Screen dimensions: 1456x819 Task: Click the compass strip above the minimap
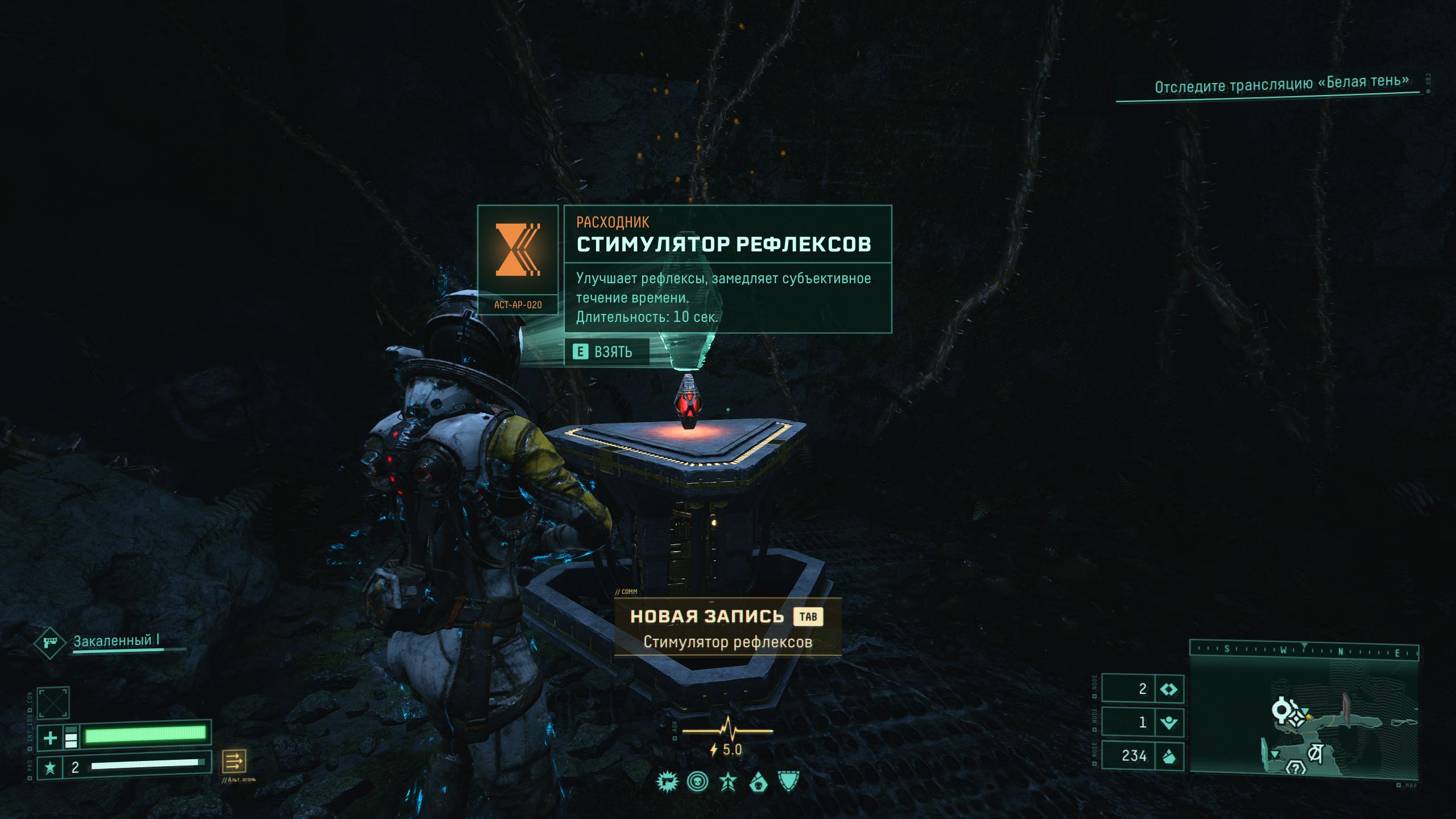click(1304, 650)
